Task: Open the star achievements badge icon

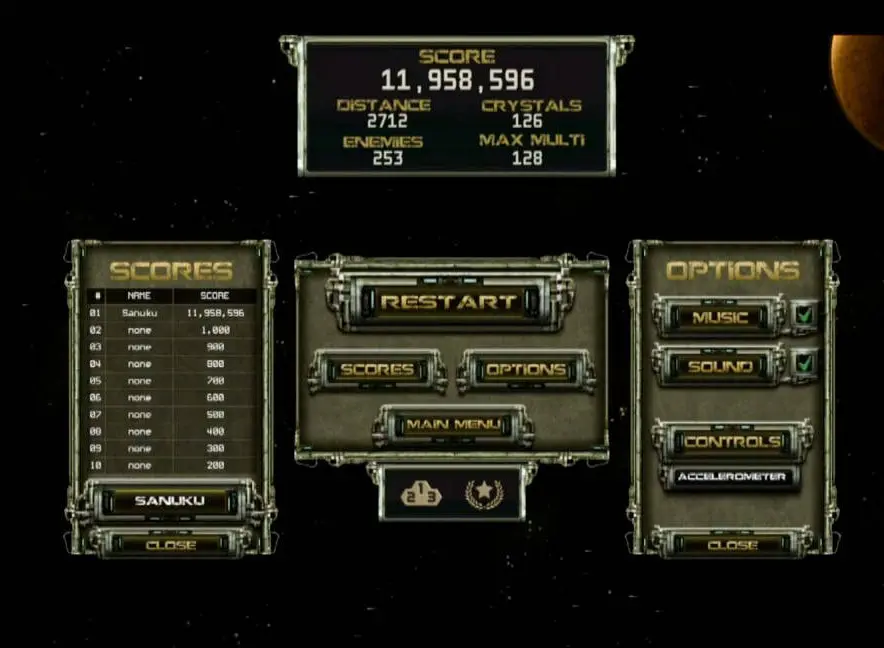Action: pyautogui.click(x=483, y=493)
